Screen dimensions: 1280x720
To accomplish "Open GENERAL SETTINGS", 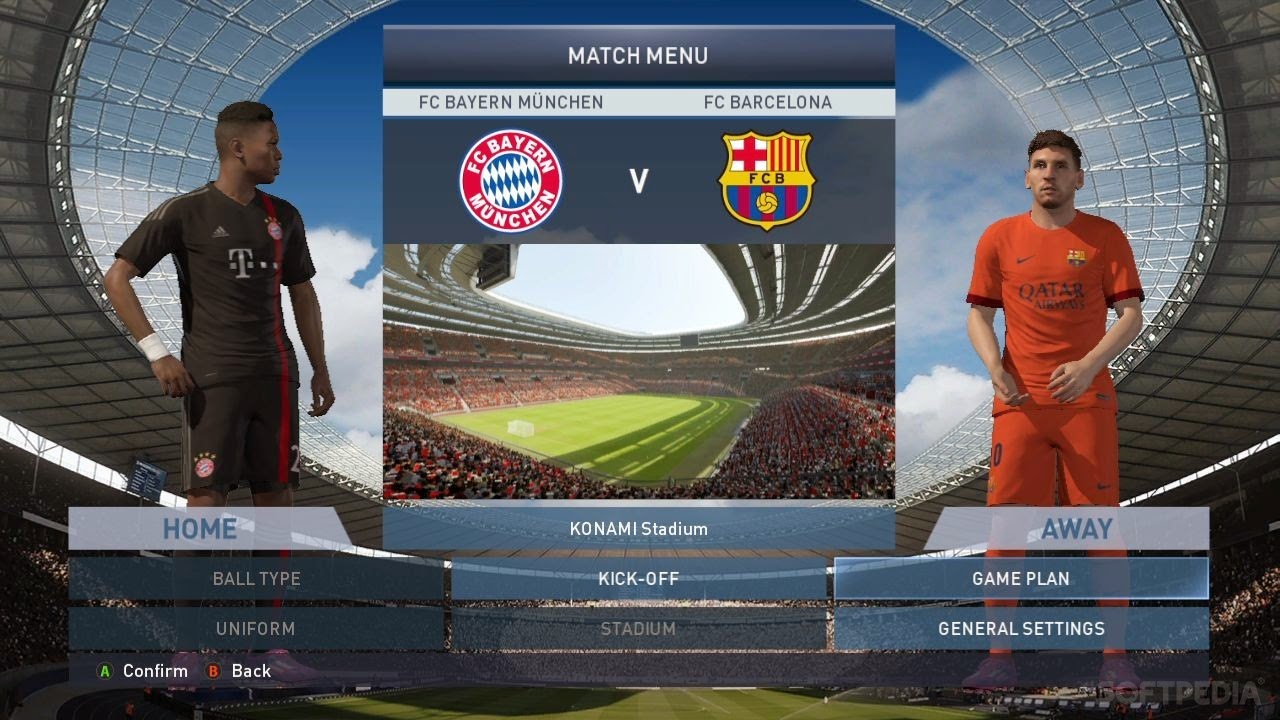I will coord(1021,629).
